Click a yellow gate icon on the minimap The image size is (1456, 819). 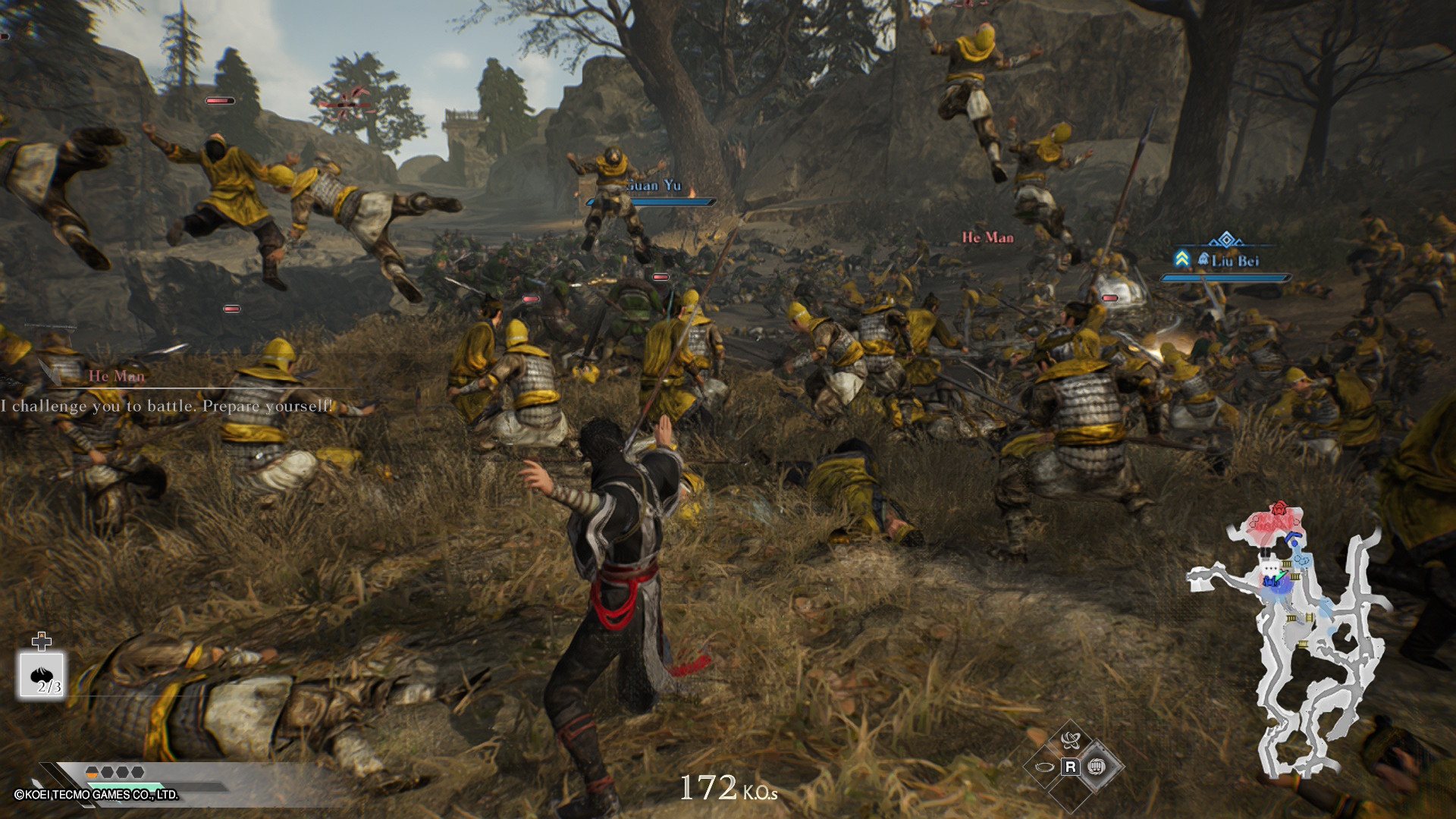1287,563
